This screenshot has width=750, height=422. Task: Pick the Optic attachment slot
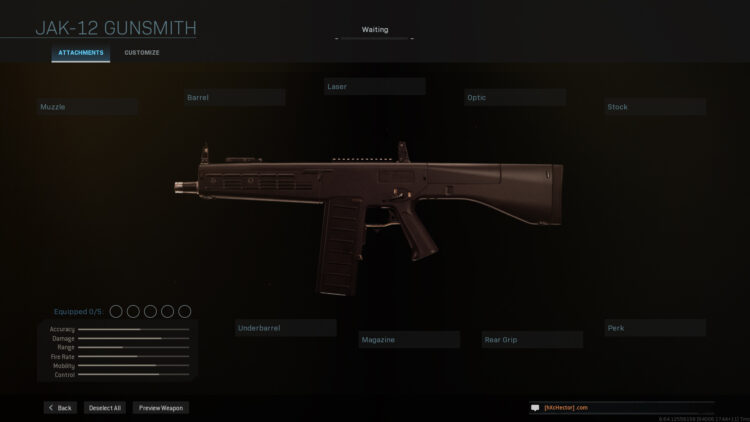pos(515,98)
